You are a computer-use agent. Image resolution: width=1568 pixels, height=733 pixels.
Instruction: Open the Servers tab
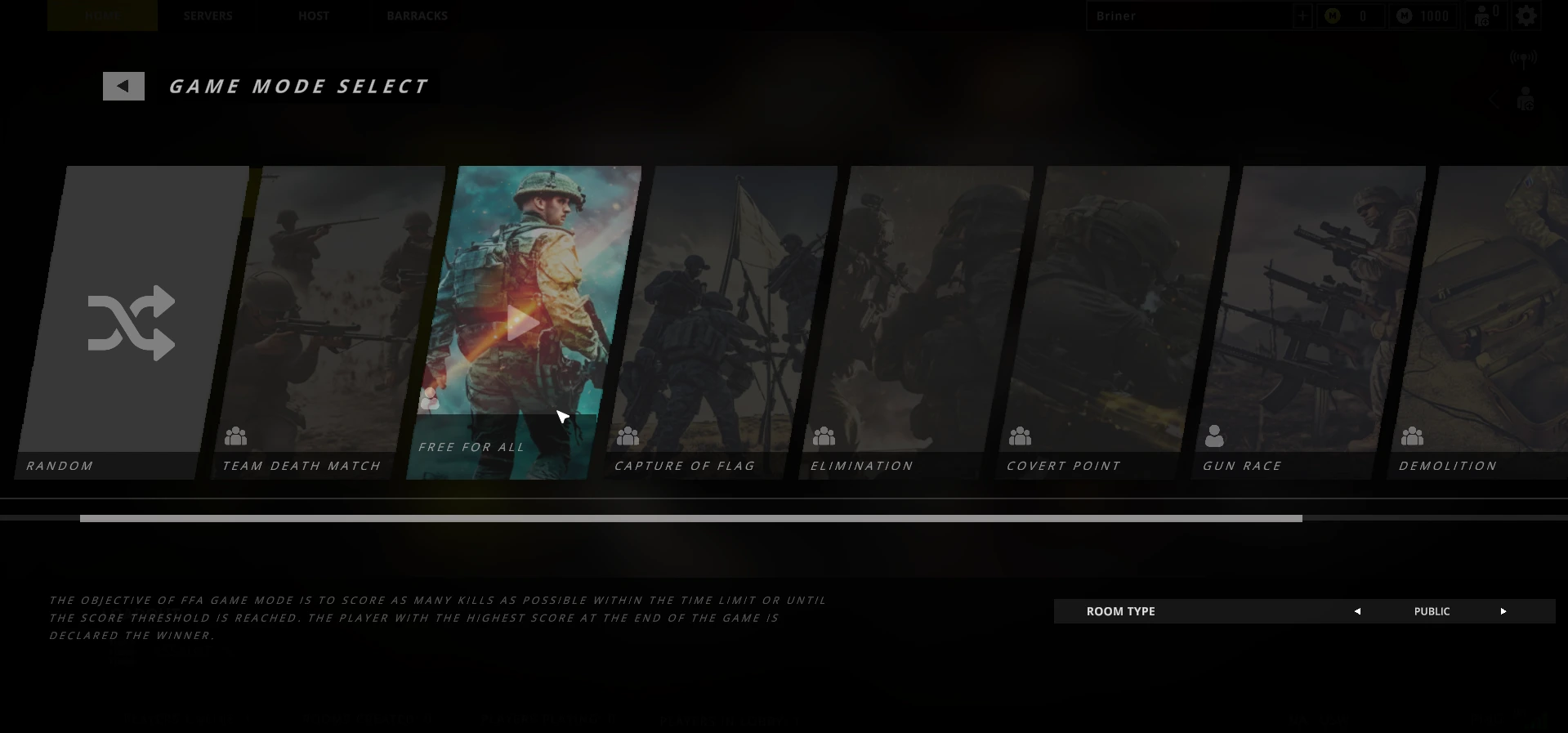(208, 16)
